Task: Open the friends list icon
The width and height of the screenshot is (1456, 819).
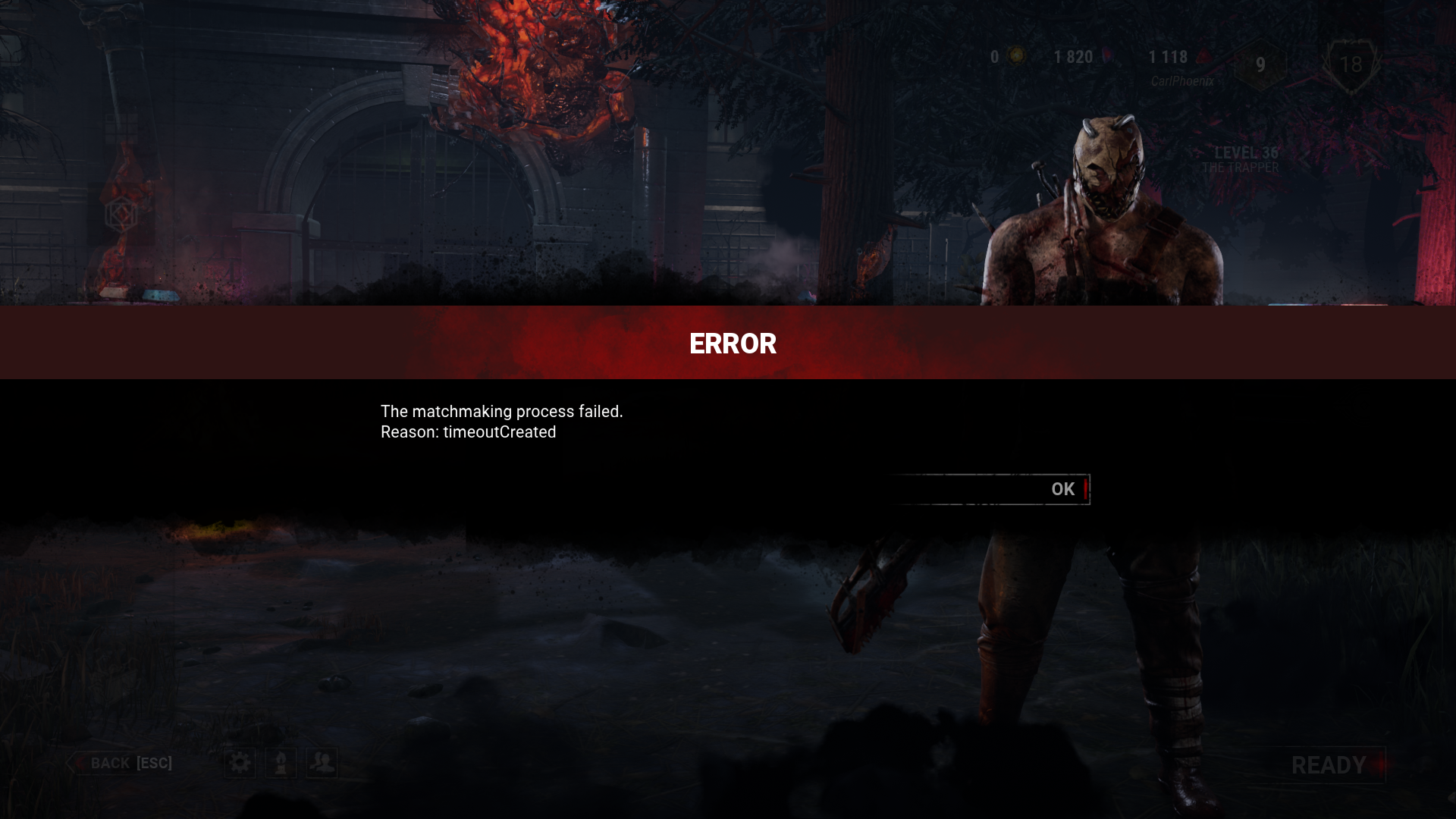Action: (x=322, y=763)
